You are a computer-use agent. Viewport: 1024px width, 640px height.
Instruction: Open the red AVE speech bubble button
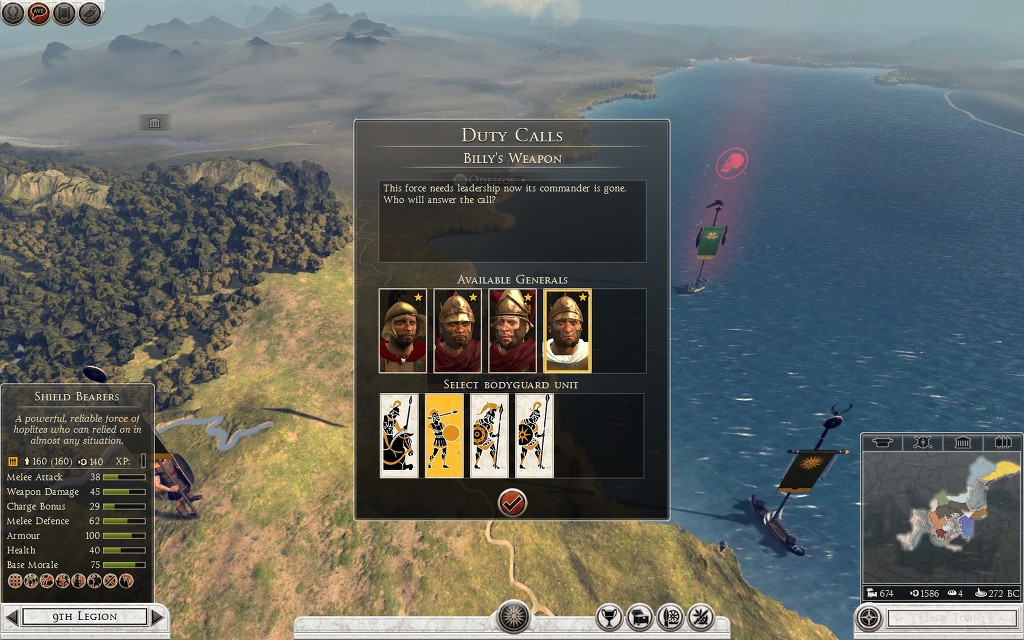pyautogui.click(x=39, y=14)
